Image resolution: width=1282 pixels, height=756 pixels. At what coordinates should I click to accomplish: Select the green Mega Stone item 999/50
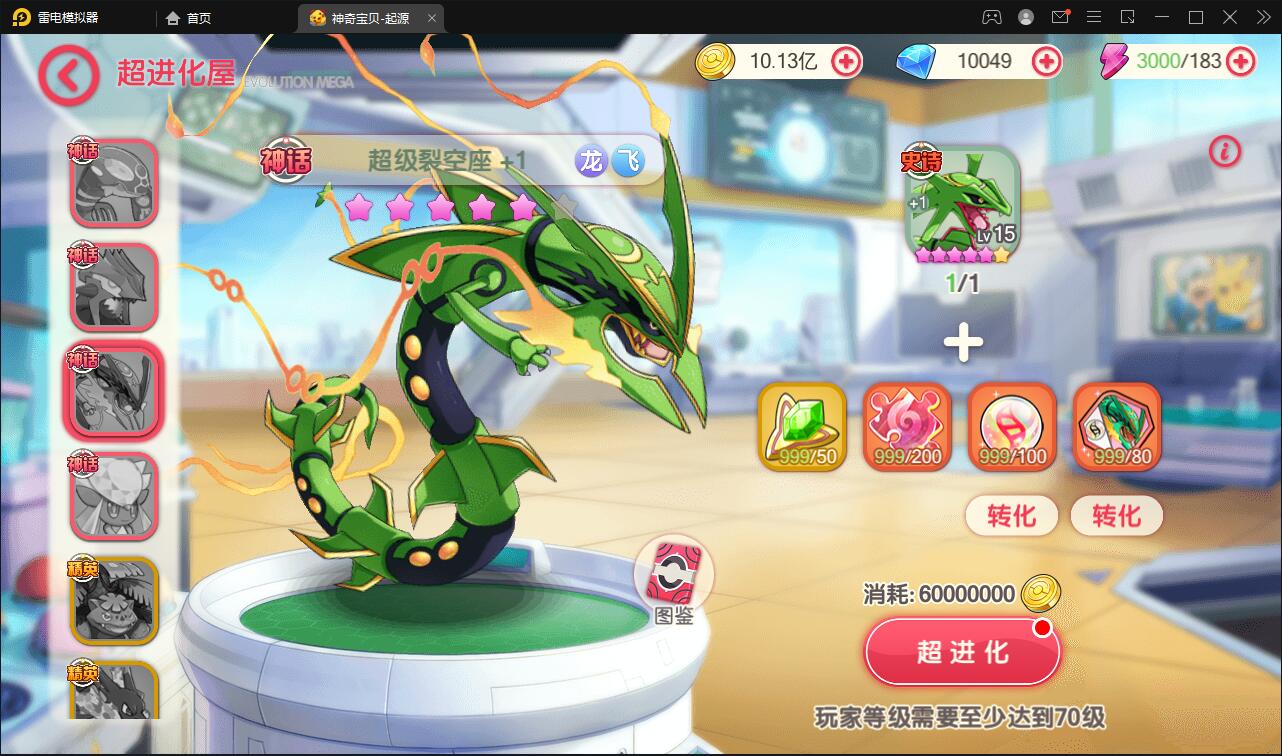[x=802, y=428]
